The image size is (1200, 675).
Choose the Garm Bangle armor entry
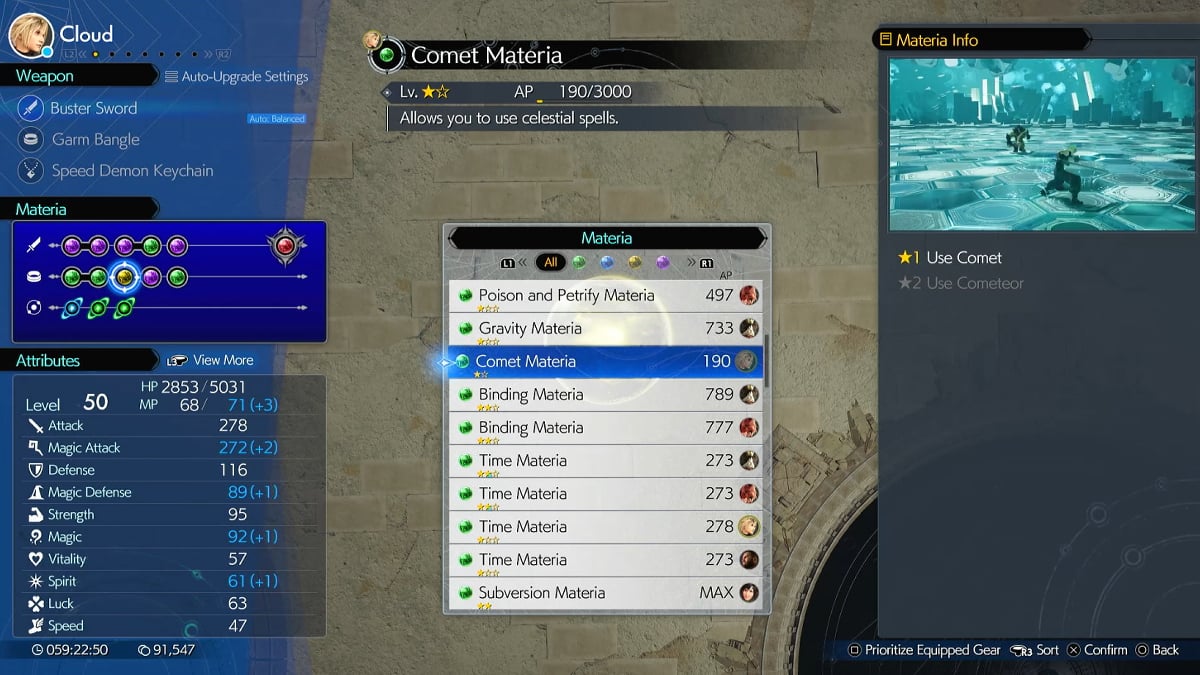click(95, 140)
